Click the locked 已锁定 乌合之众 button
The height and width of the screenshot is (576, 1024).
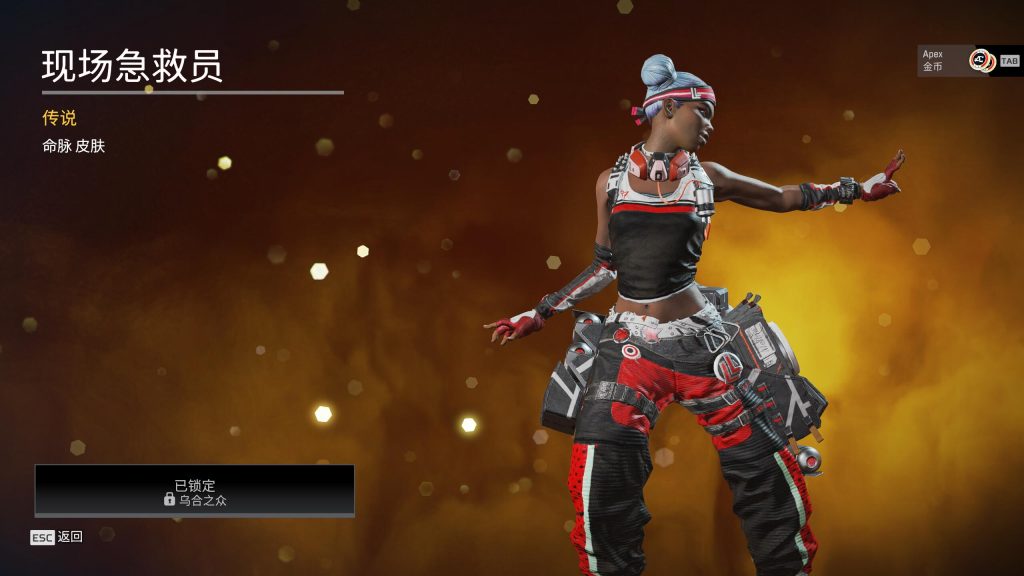(x=195, y=490)
